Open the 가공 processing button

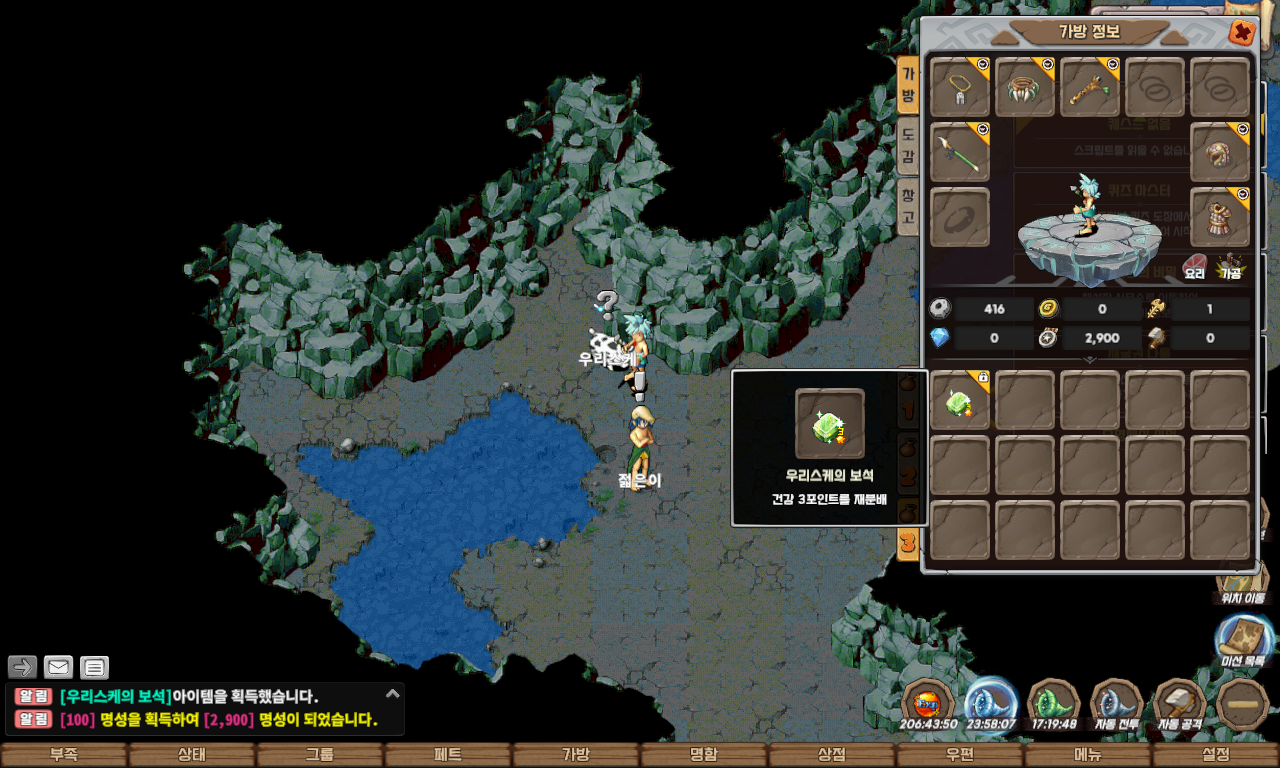(1229, 267)
